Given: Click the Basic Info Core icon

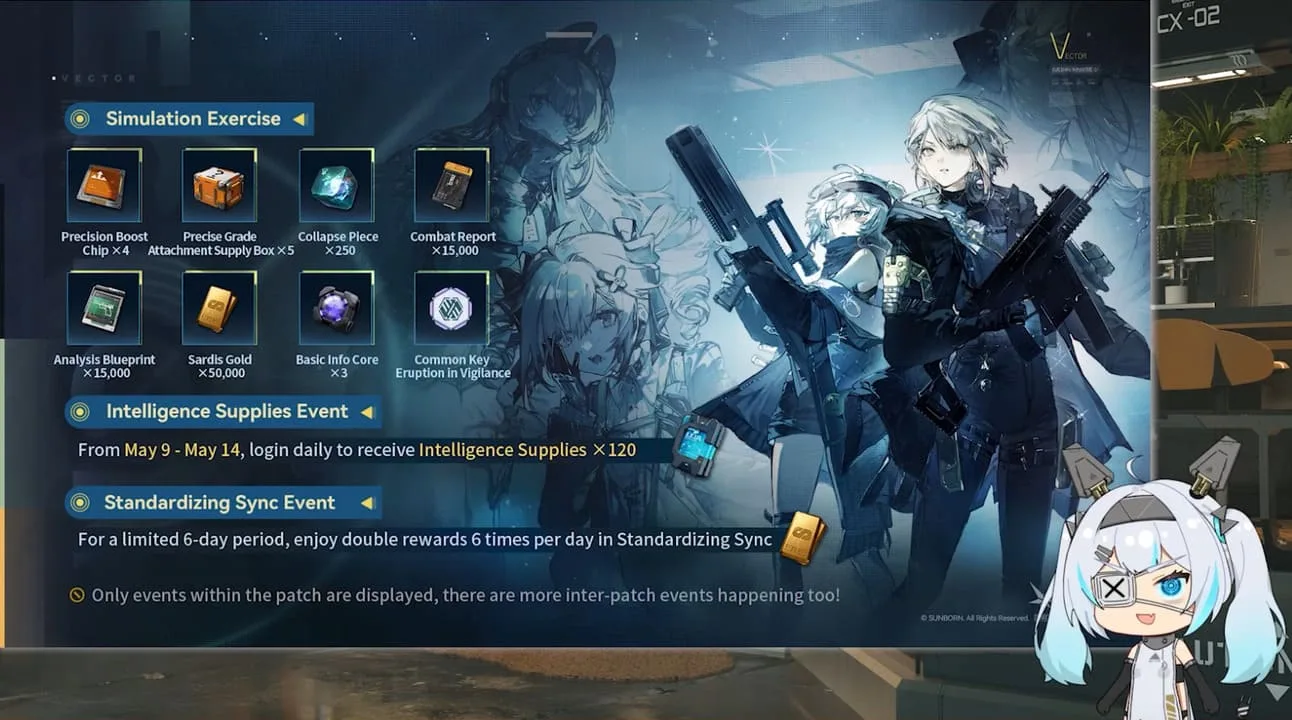Looking at the screenshot, I should [337, 307].
